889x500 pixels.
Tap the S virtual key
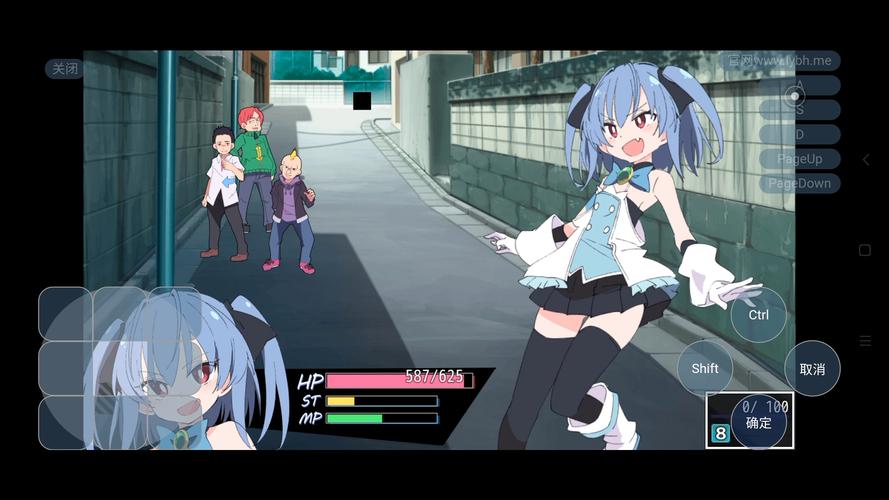click(799, 110)
